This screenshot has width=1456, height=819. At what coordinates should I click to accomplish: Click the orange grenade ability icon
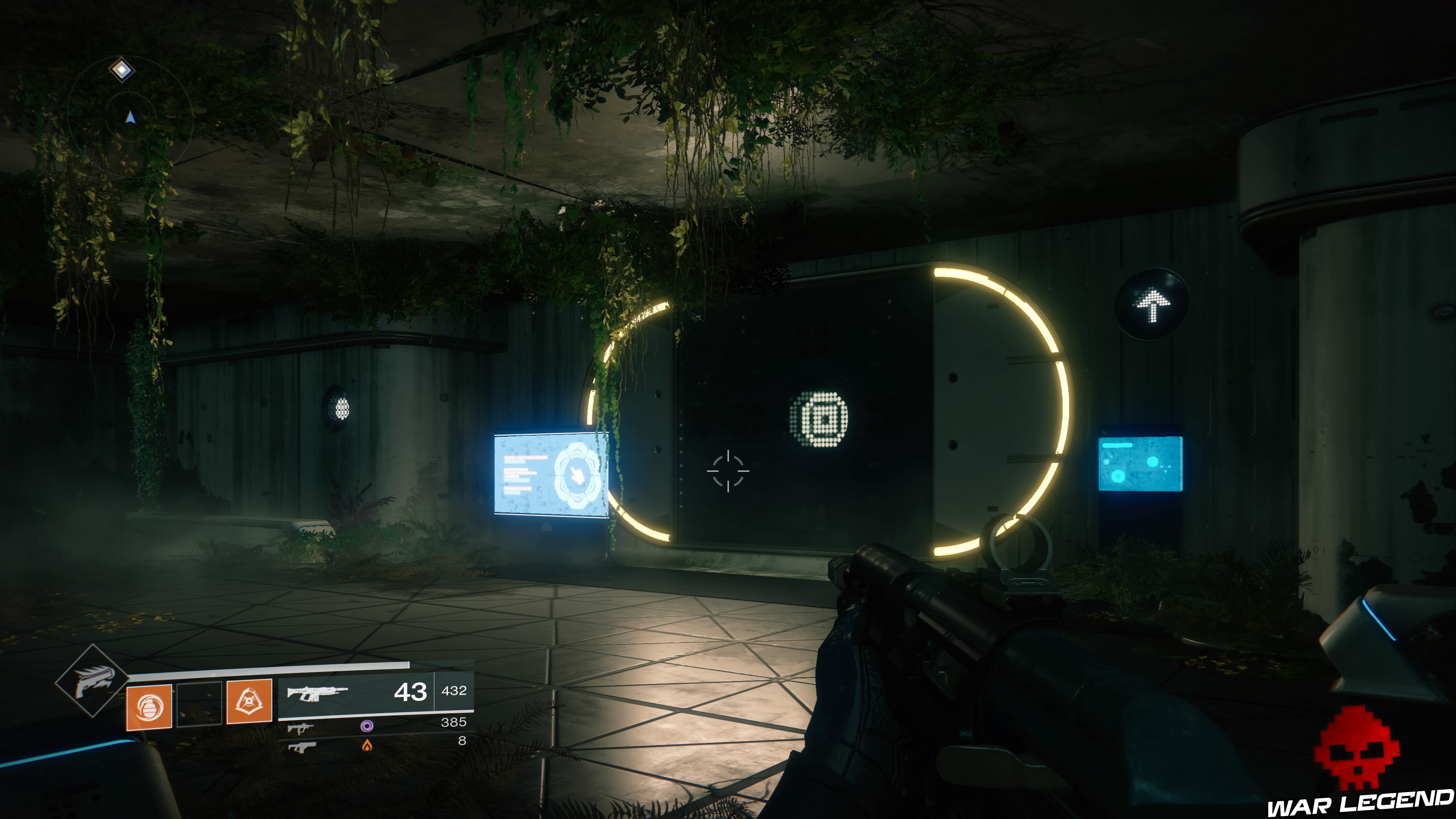[150, 708]
